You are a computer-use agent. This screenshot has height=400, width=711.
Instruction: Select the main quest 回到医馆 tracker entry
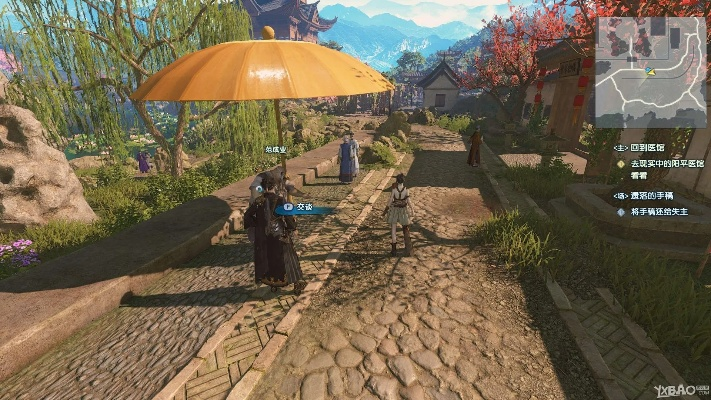(647, 147)
